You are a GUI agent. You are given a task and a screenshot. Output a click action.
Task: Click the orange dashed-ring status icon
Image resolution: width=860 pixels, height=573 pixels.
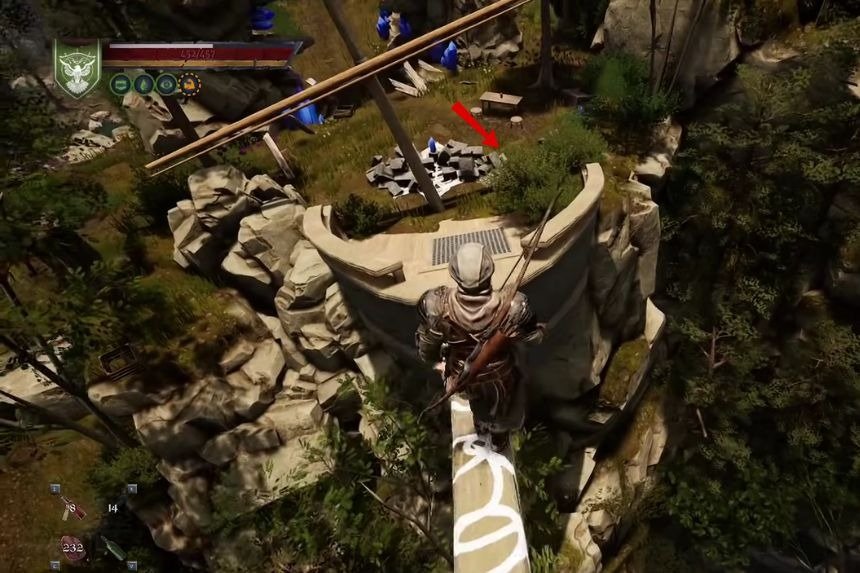[189, 84]
